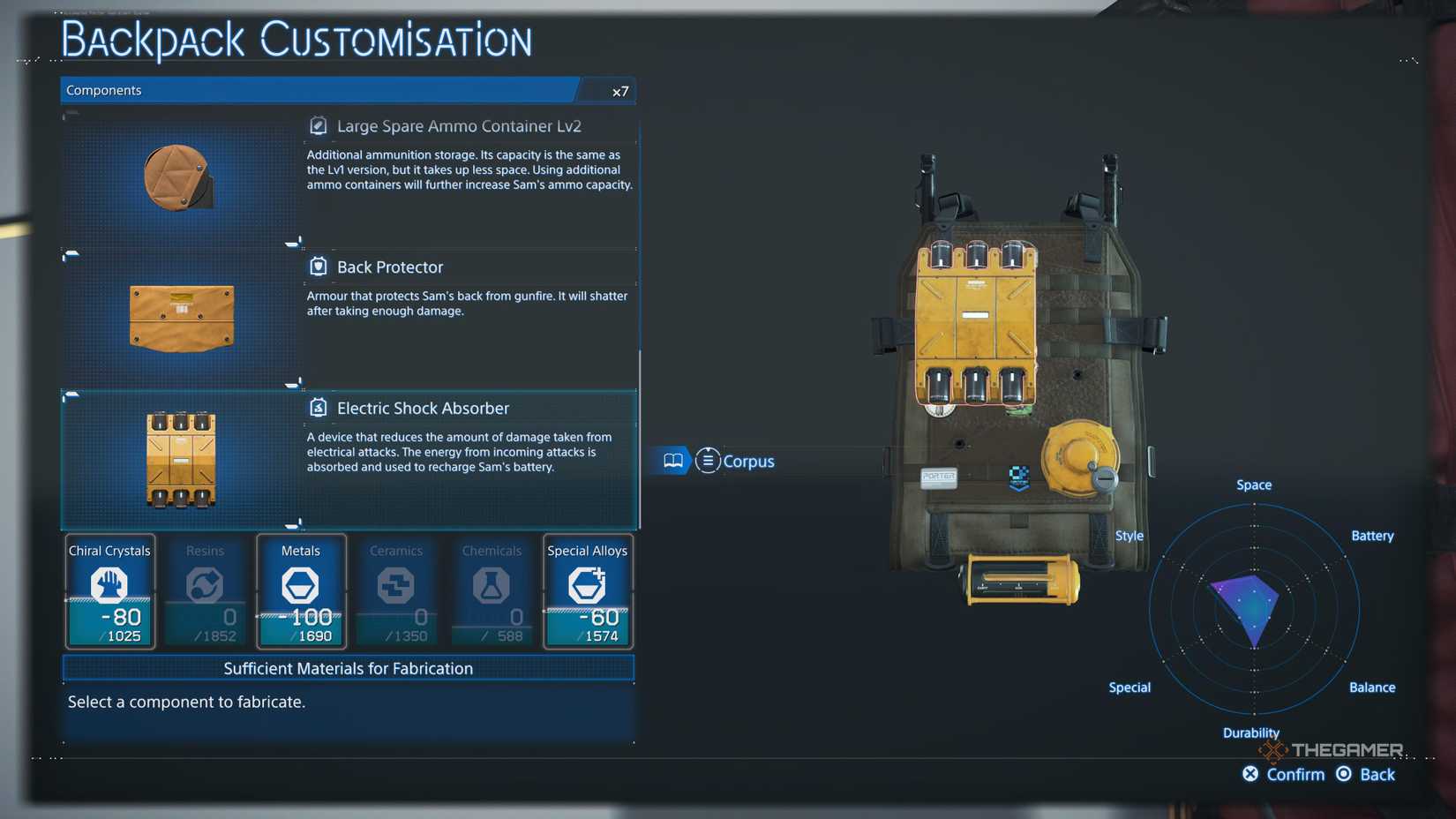Open the Corpus menu
This screenshot has width=1456, height=819.
(x=747, y=461)
